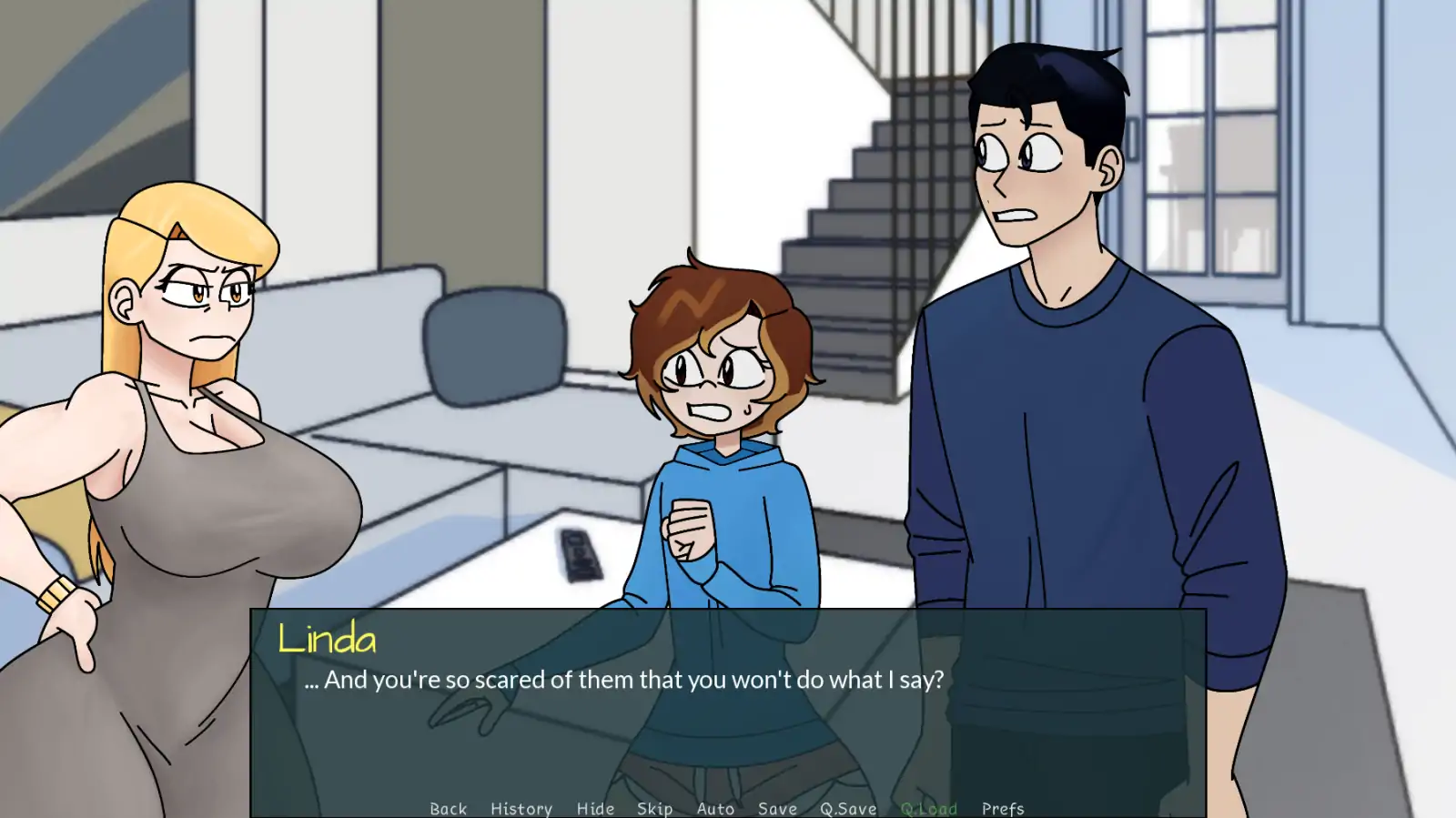Turn on Auto advance
The height and width of the screenshot is (818, 1456).
pos(715,808)
